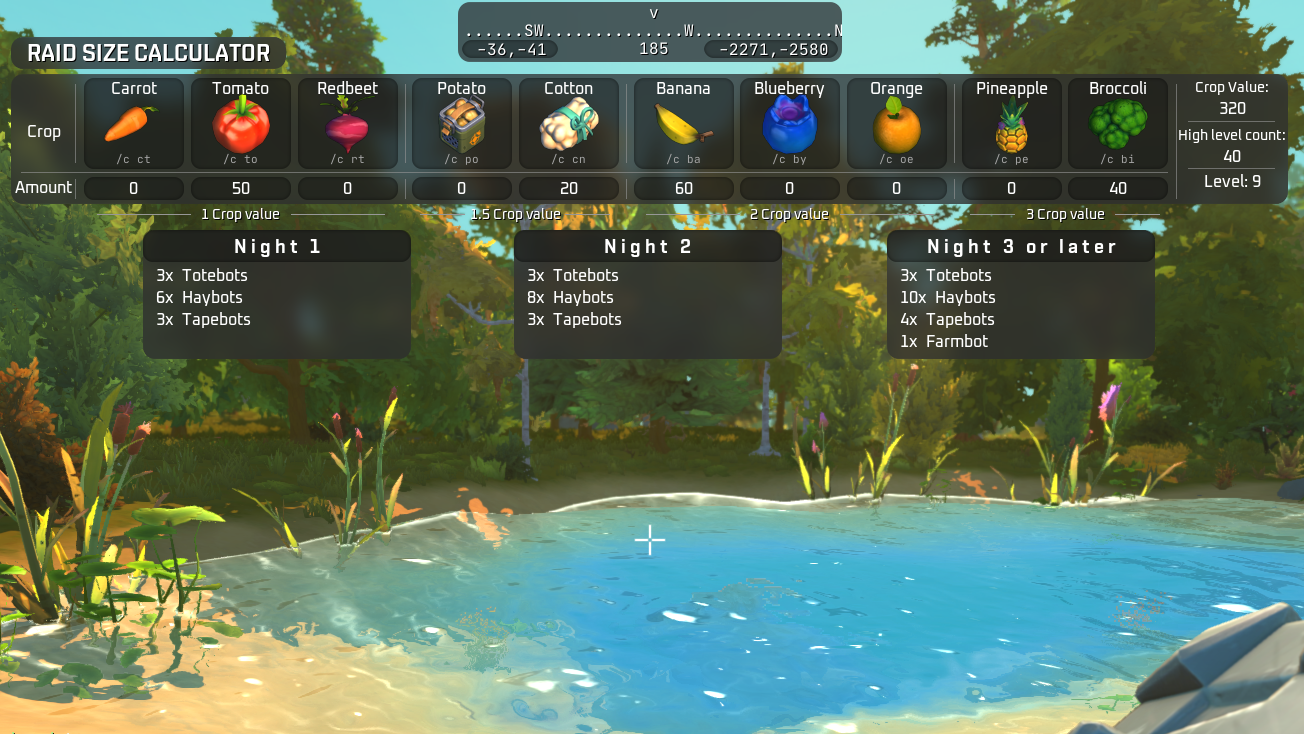This screenshot has width=1304, height=734.
Task: Choose the Blueberry crop tile
Action: pyautogui.click(x=790, y=124)
